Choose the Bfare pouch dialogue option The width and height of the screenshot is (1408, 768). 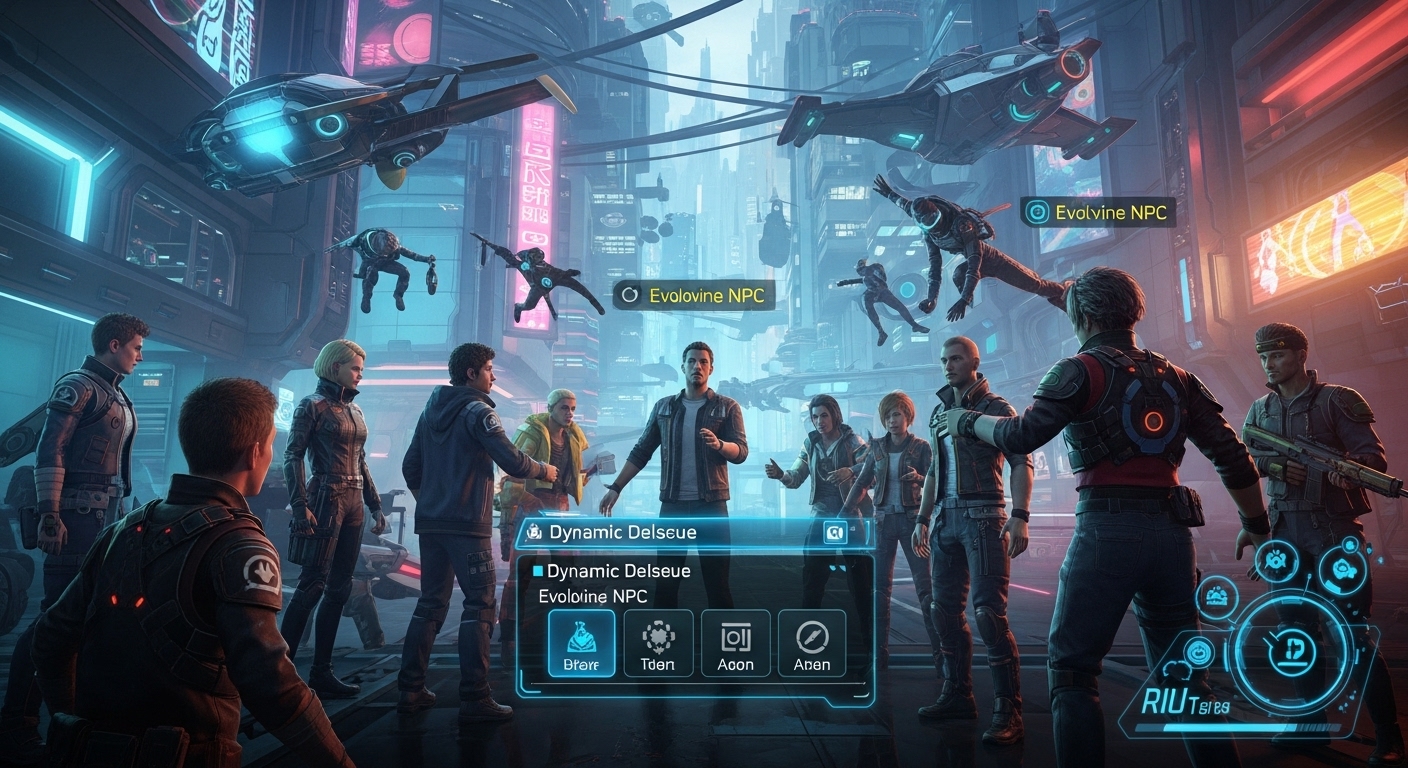coord(581,643)
